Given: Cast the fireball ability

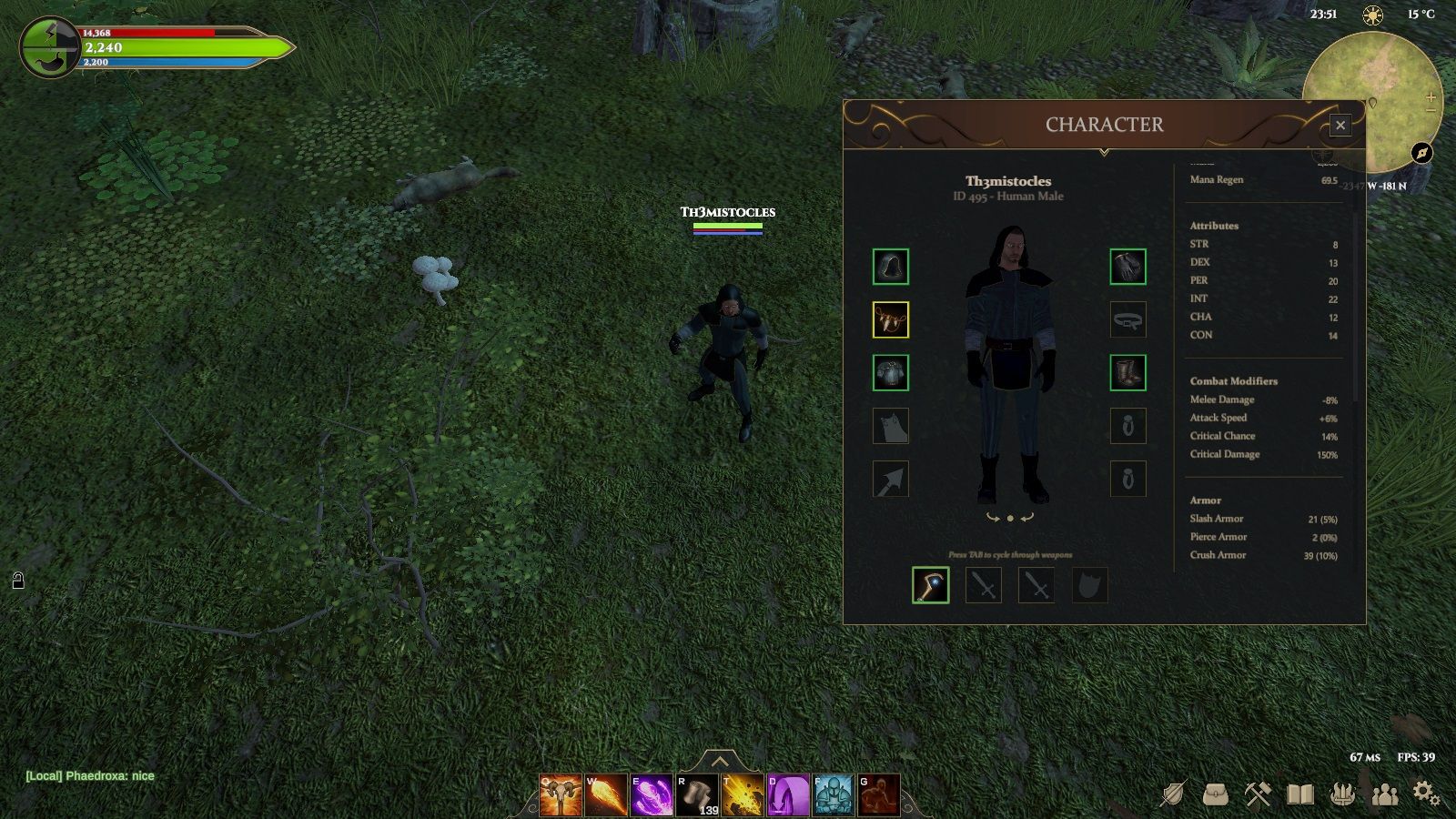Looking at the screenshot, I should pos(606,795).
